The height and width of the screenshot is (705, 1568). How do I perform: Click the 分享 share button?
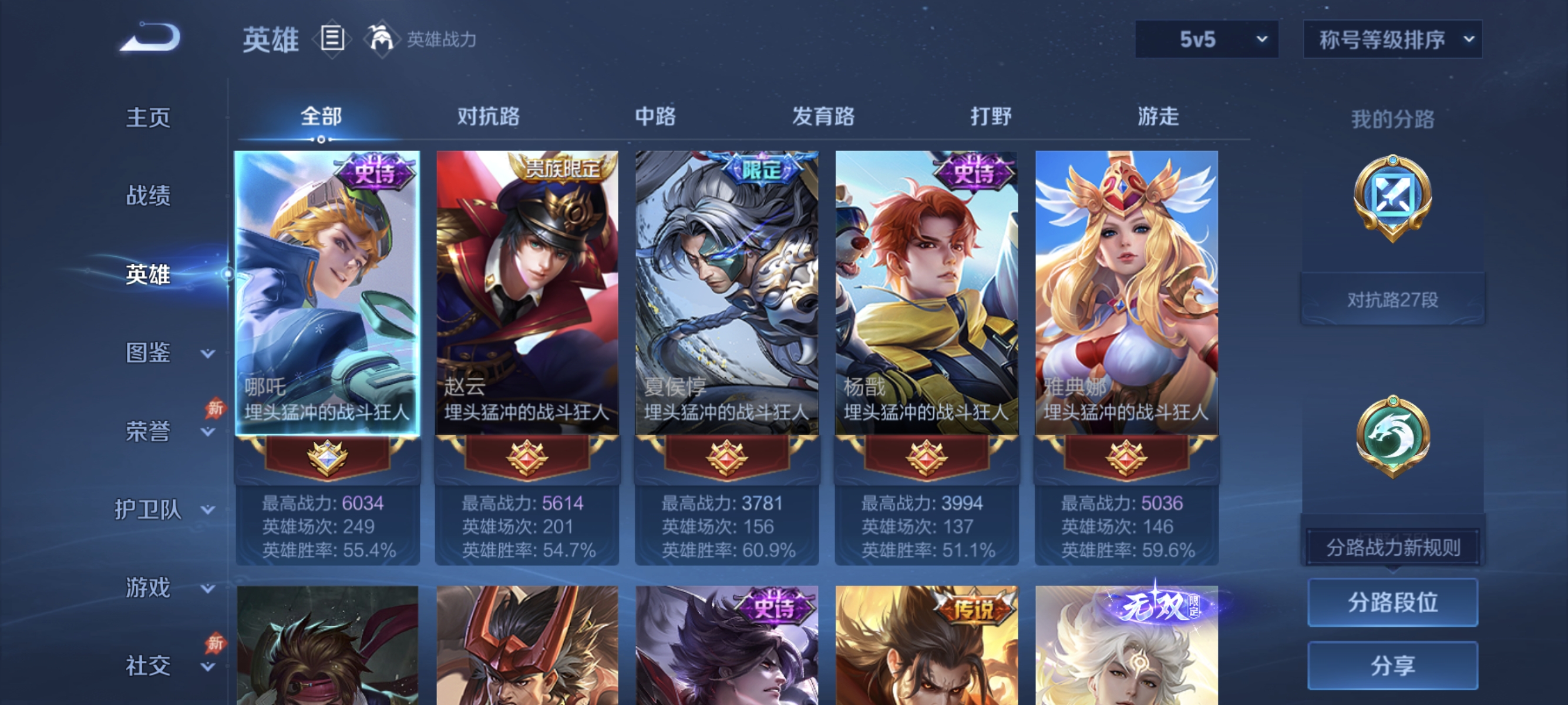pyautogui.click(x=1392, y=666)
